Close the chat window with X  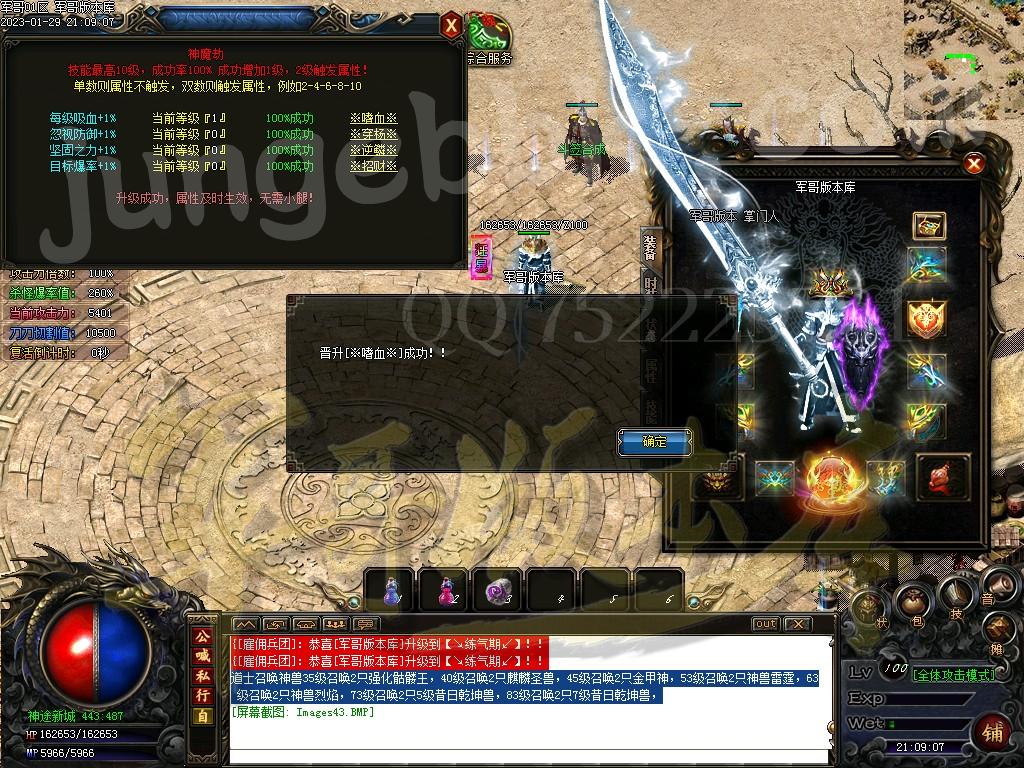[796, 624]
